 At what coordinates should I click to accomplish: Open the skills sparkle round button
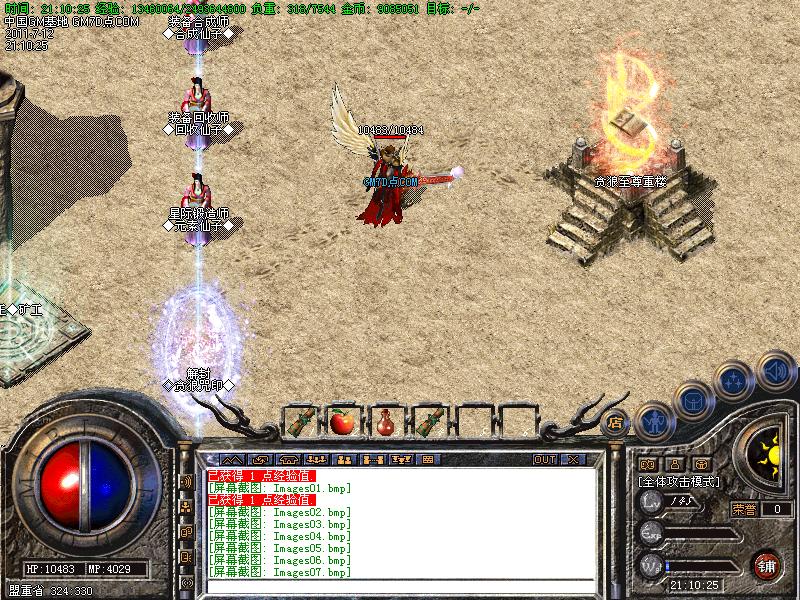click(x=734, y=381)
